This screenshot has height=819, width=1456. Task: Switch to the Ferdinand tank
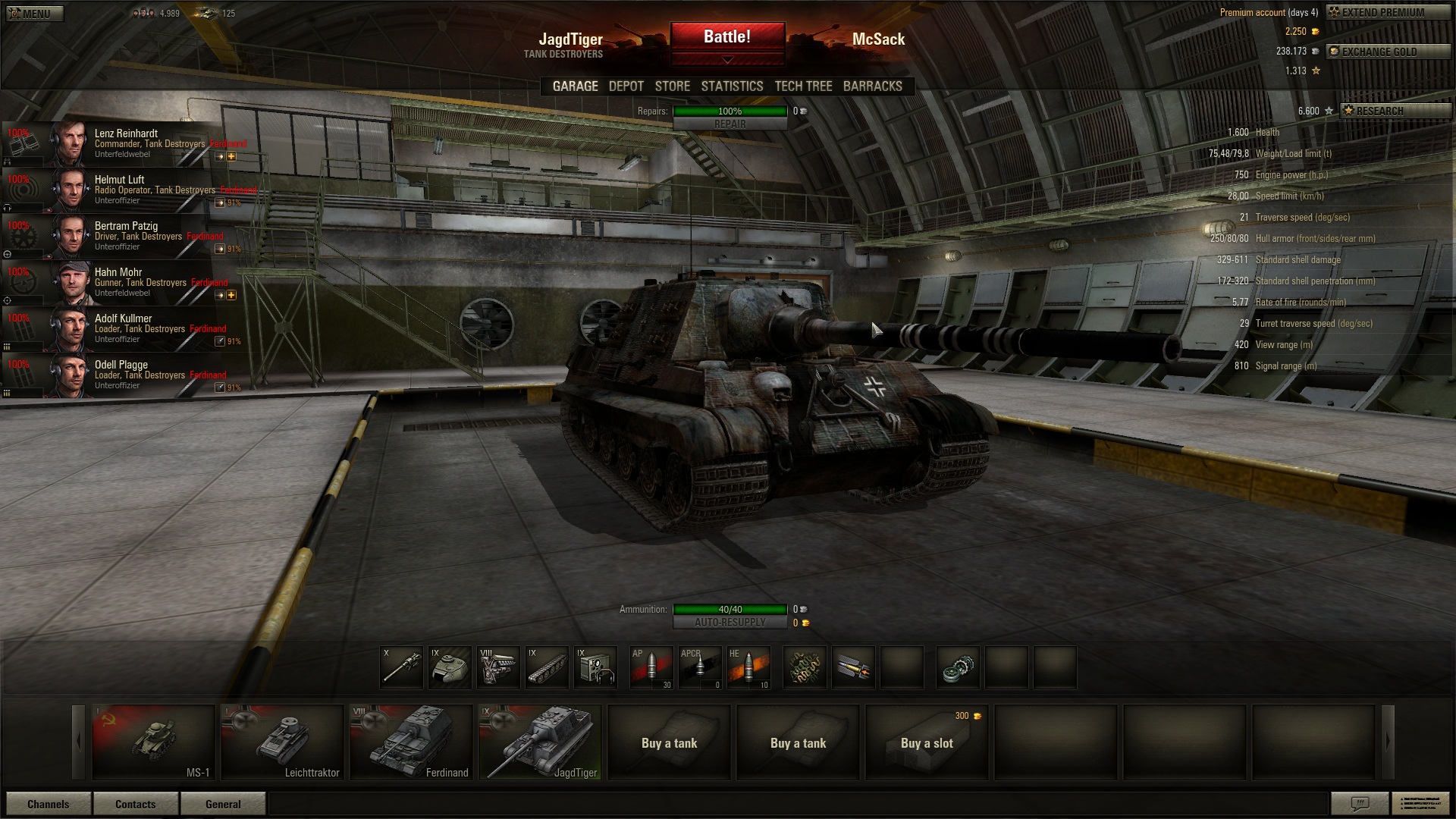pos(411,742)
